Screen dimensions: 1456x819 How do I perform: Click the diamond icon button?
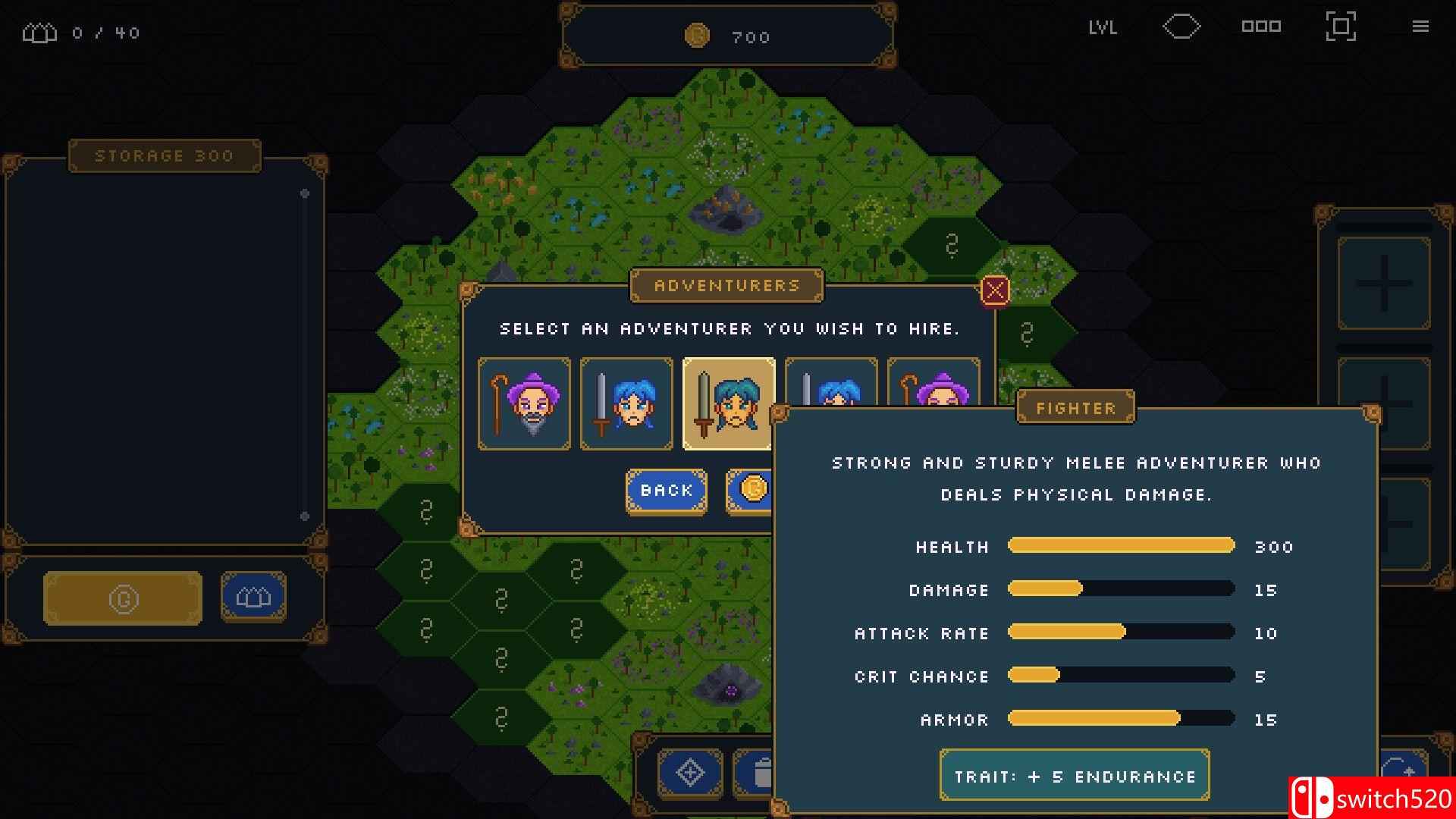coord(689,773)
